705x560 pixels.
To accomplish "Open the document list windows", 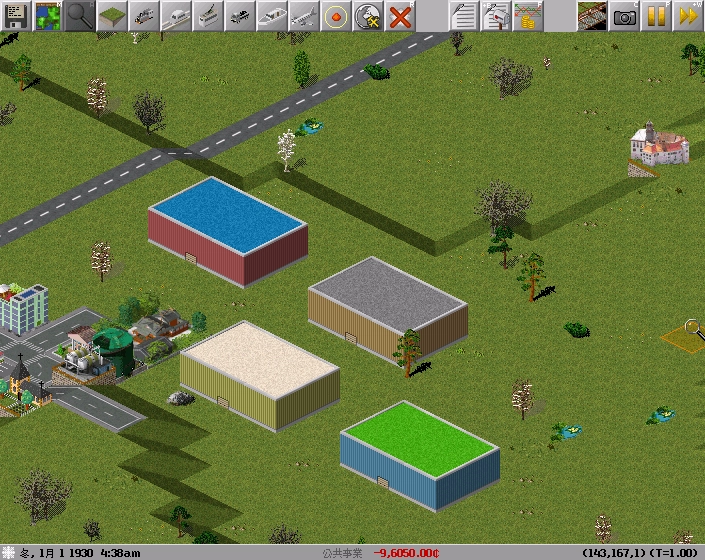I will (x=463, y=15).
